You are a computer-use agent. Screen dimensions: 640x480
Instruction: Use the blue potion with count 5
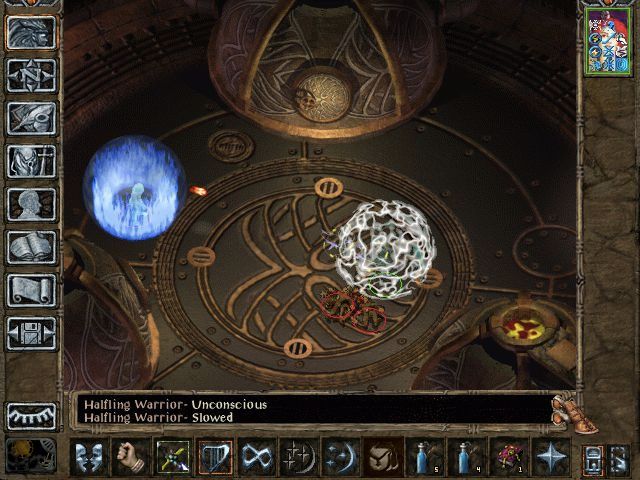[x=424, y=456]
